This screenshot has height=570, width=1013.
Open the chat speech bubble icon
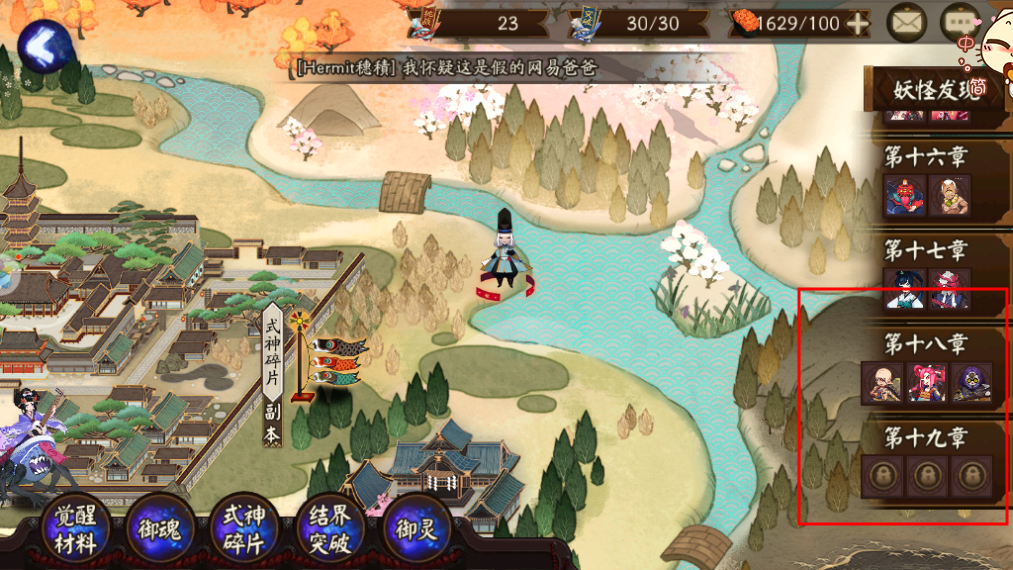pos(959,23)
